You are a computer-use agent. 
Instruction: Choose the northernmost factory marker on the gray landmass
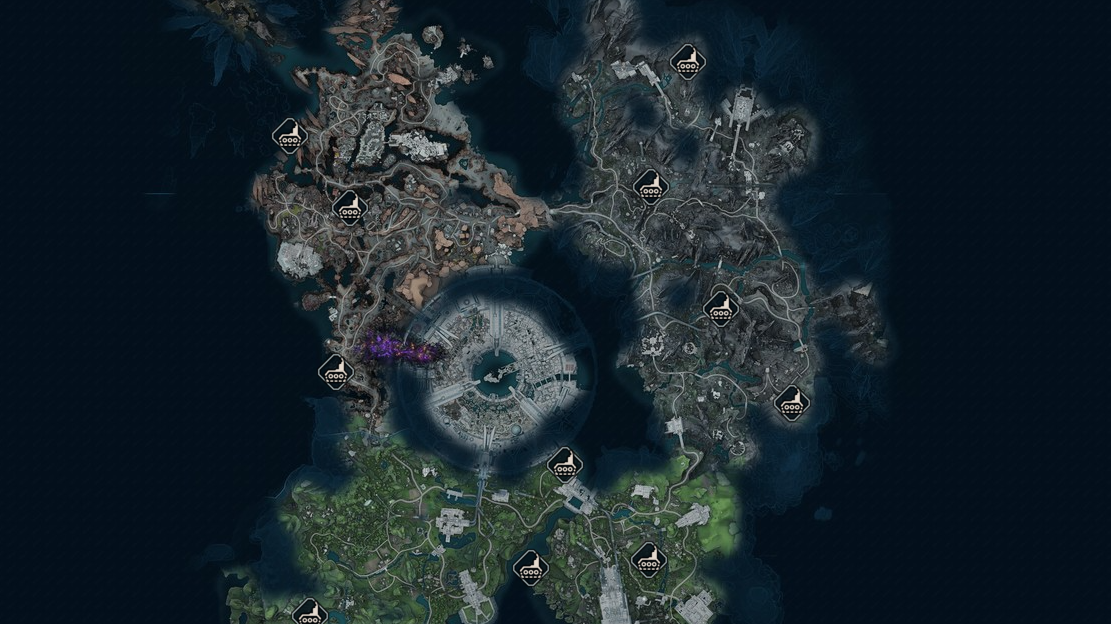point(687,62)
